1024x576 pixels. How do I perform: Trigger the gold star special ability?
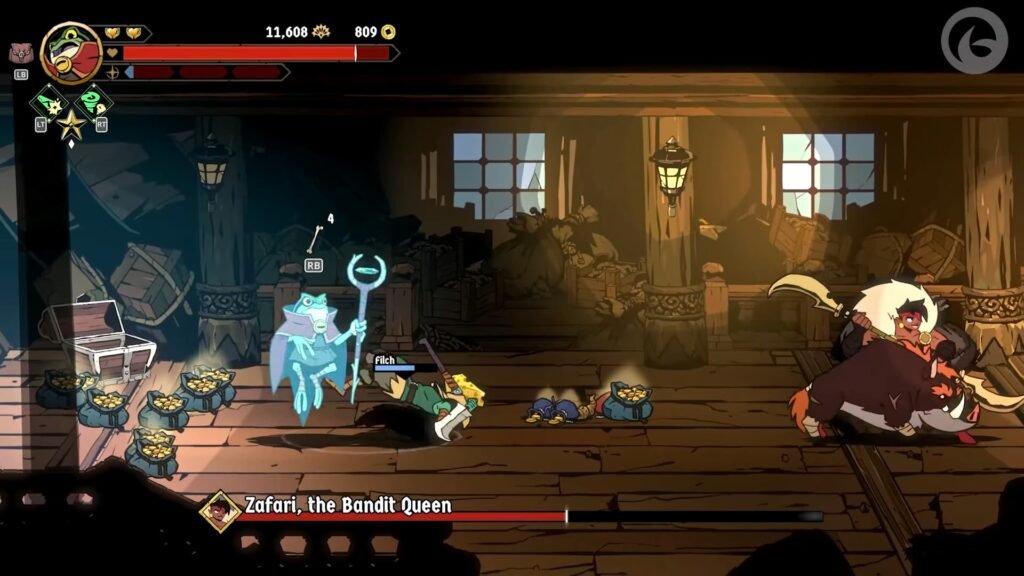(70, 126)
